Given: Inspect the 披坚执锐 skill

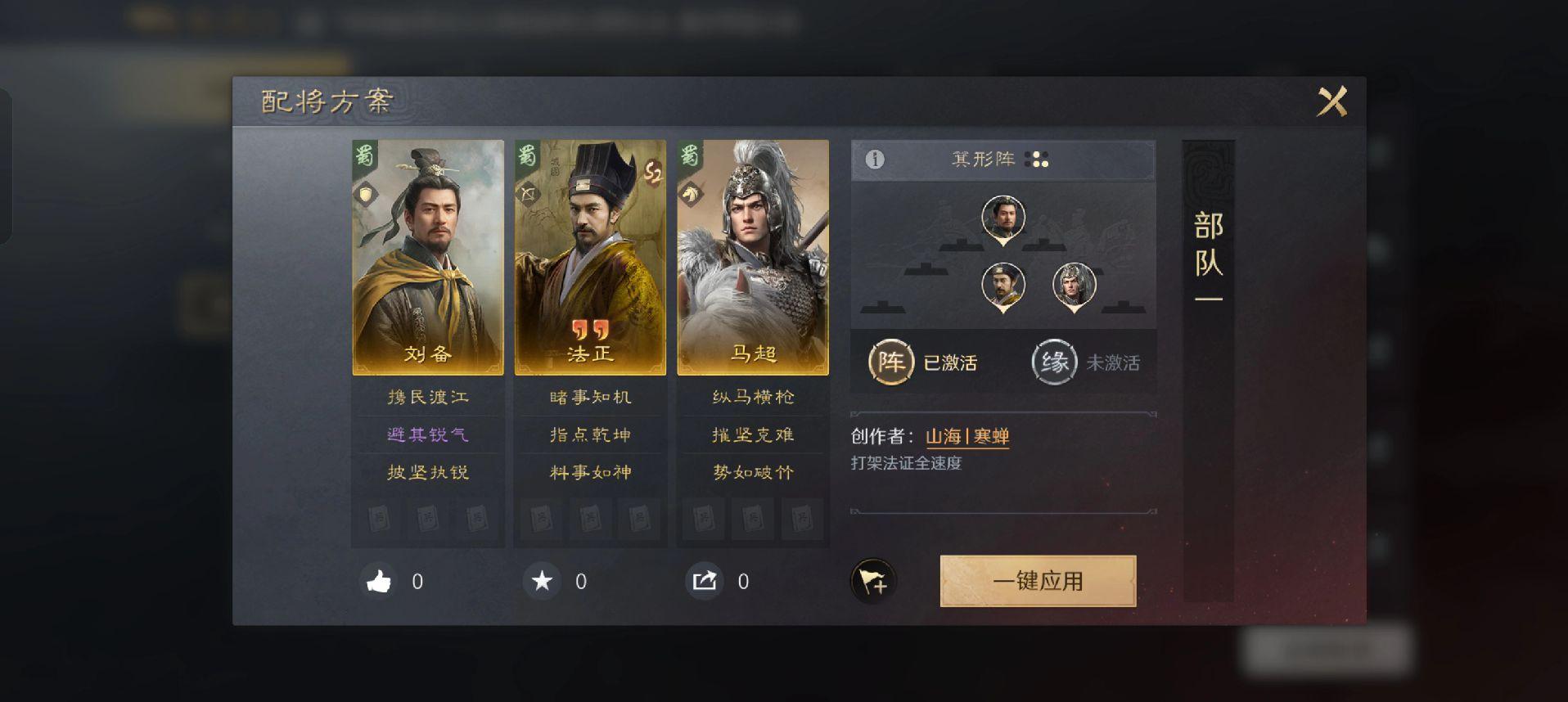Looking at the screenshot, I should [428, 472].
